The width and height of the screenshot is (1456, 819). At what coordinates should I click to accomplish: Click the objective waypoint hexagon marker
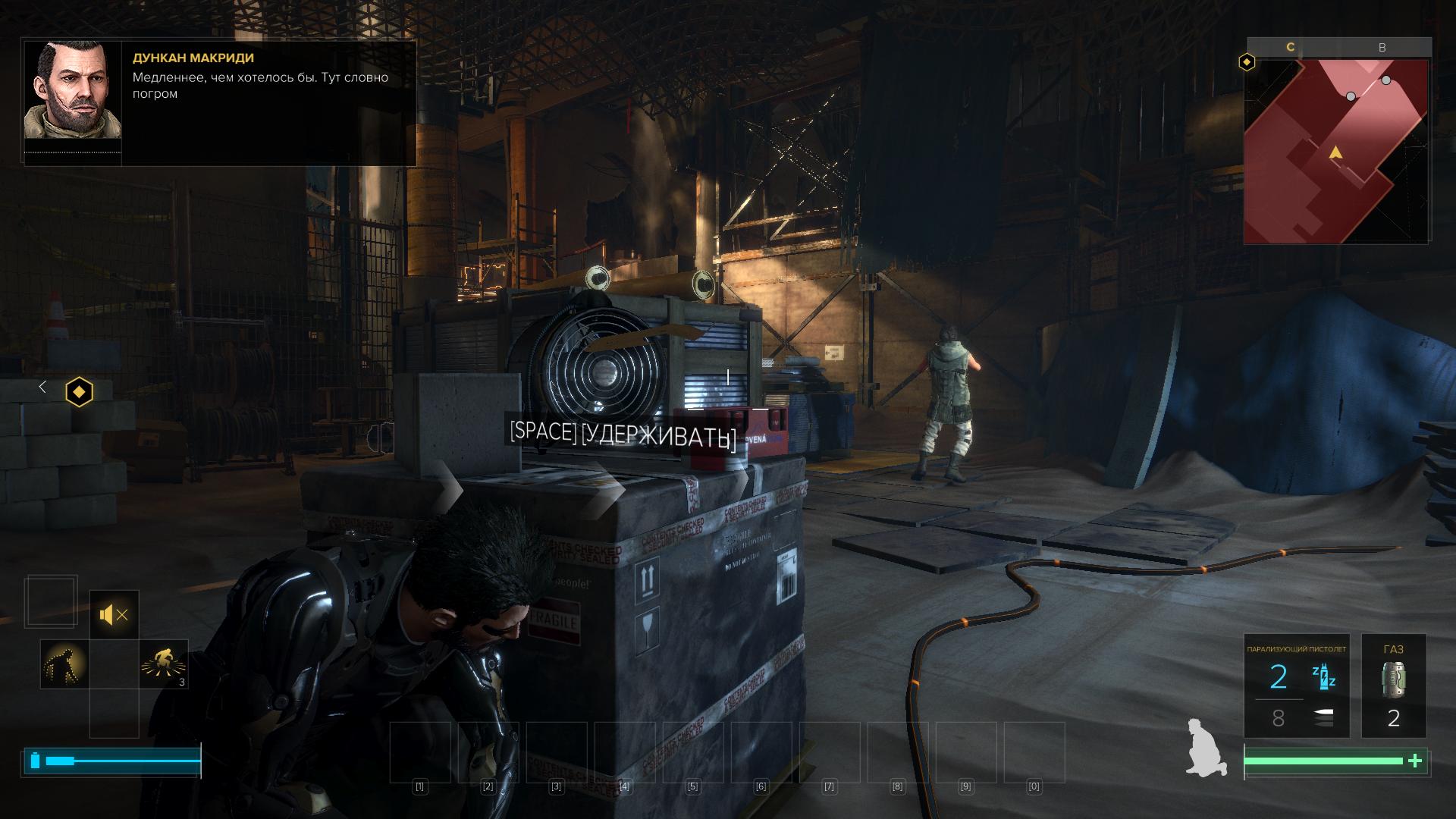coord(79,392)
